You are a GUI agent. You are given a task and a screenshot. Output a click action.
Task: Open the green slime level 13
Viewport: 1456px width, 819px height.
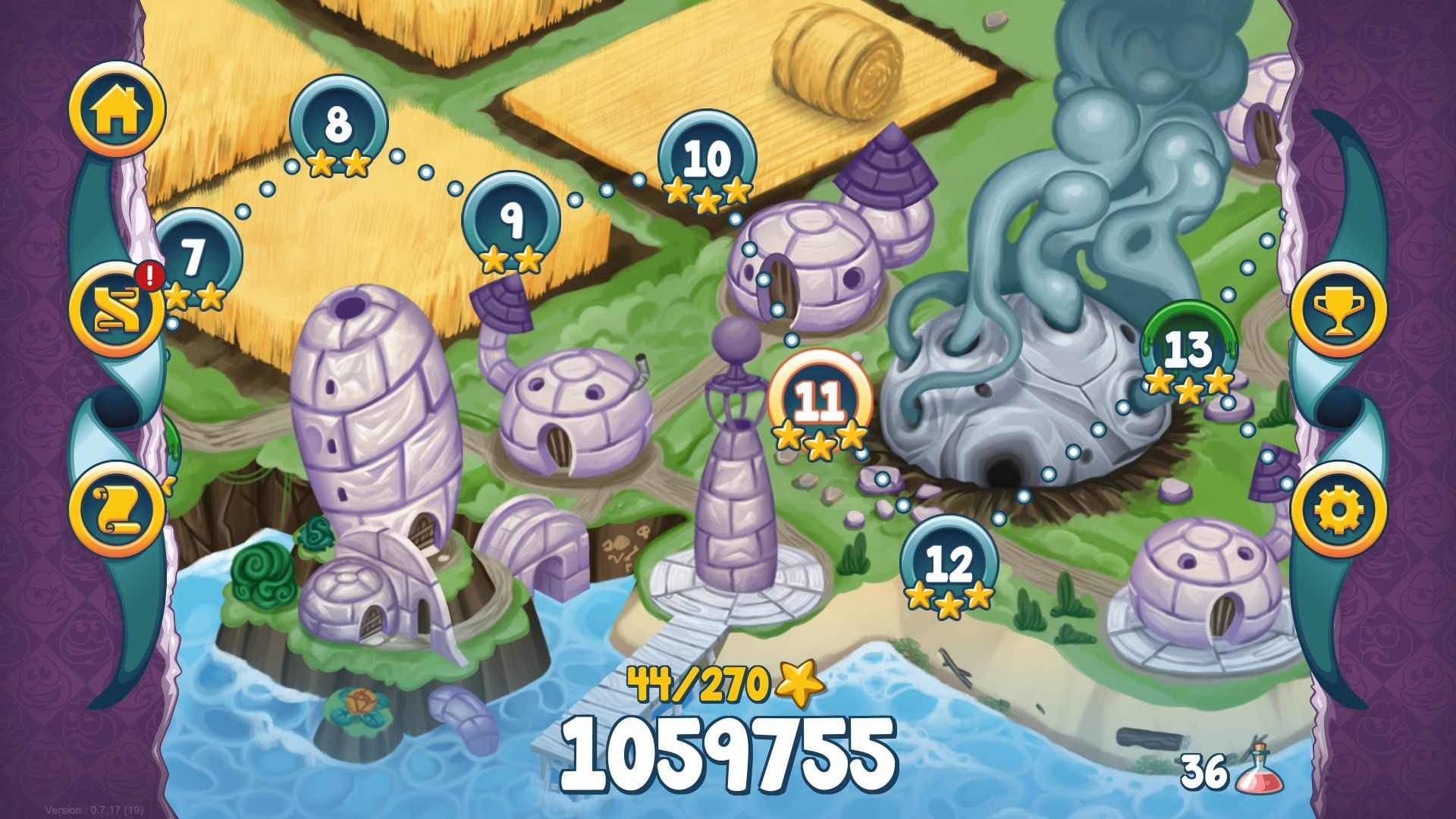coord(1188,349)
